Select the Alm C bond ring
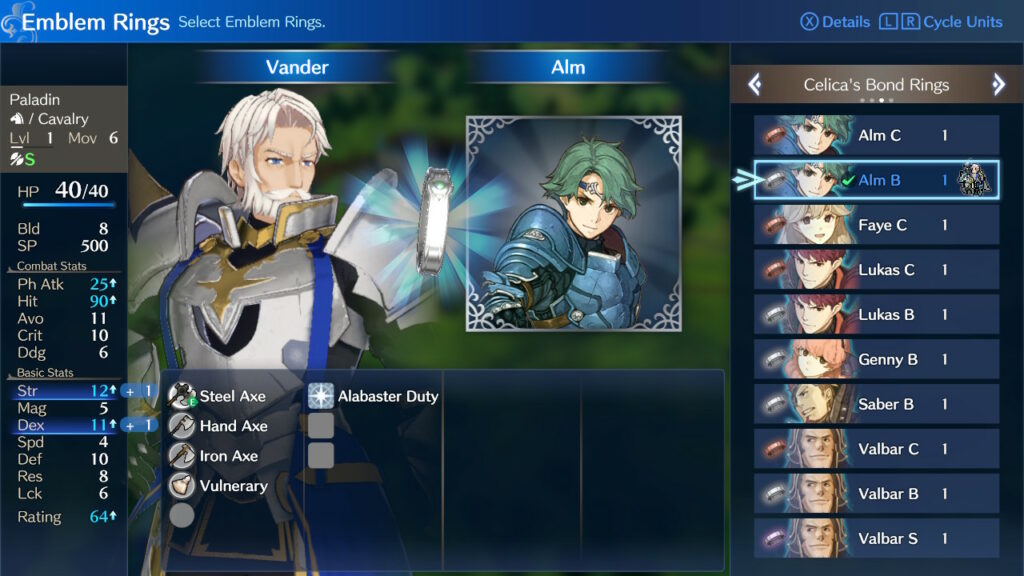 tap(876, 136)
